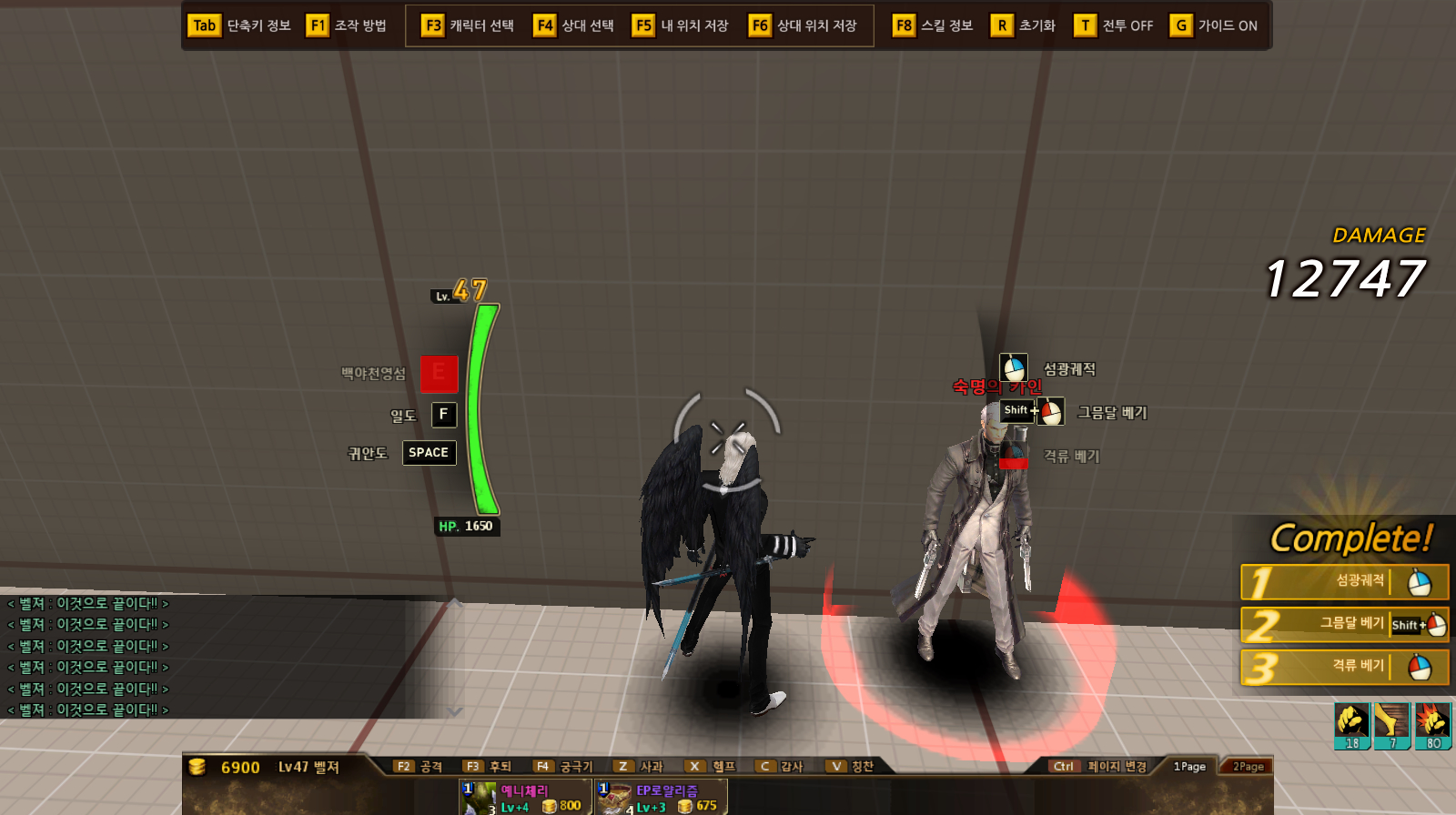Open 캐릭터 선택 character select in top bar
The height and width of the screenshot is (815, 1456).
(x=468, y=25)
